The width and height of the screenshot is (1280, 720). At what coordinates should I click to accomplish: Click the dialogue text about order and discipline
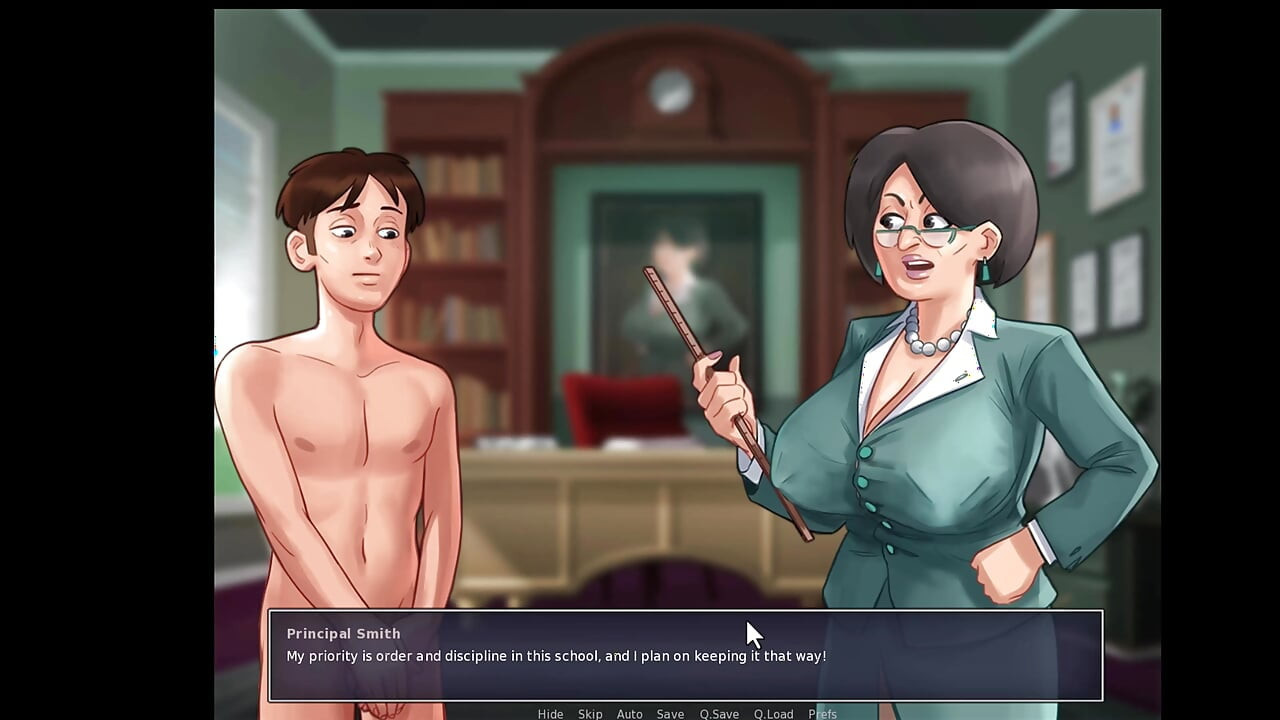click(557, 657)
